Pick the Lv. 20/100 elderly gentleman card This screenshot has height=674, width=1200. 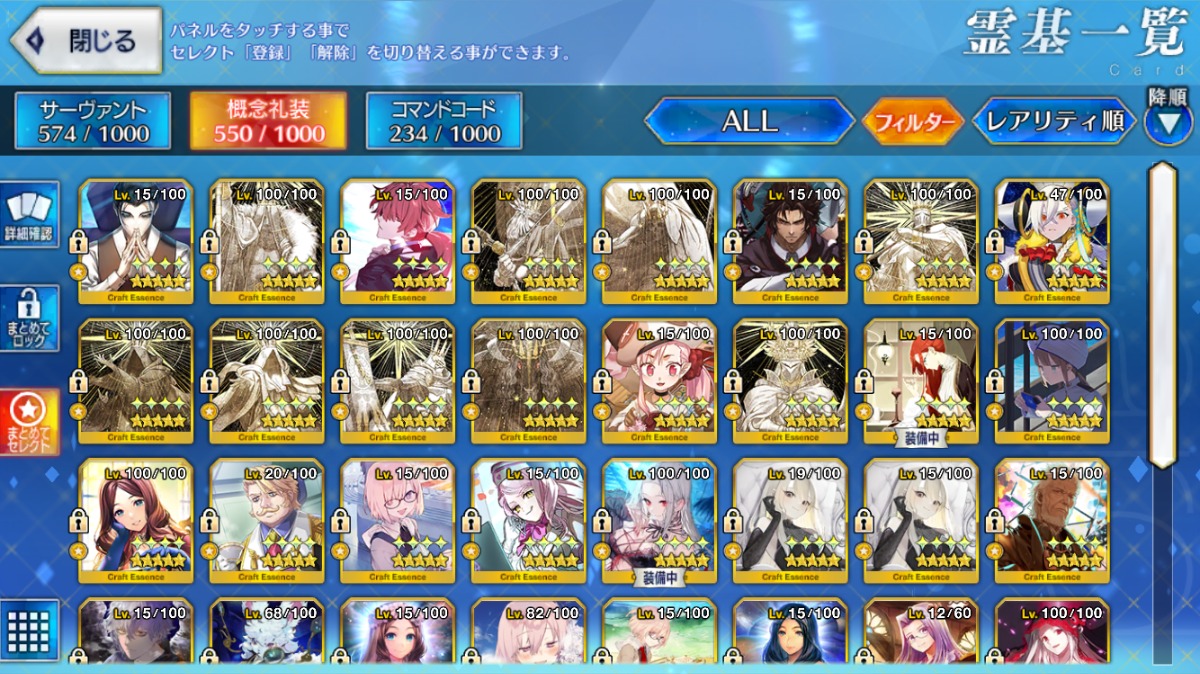[267, 520]
